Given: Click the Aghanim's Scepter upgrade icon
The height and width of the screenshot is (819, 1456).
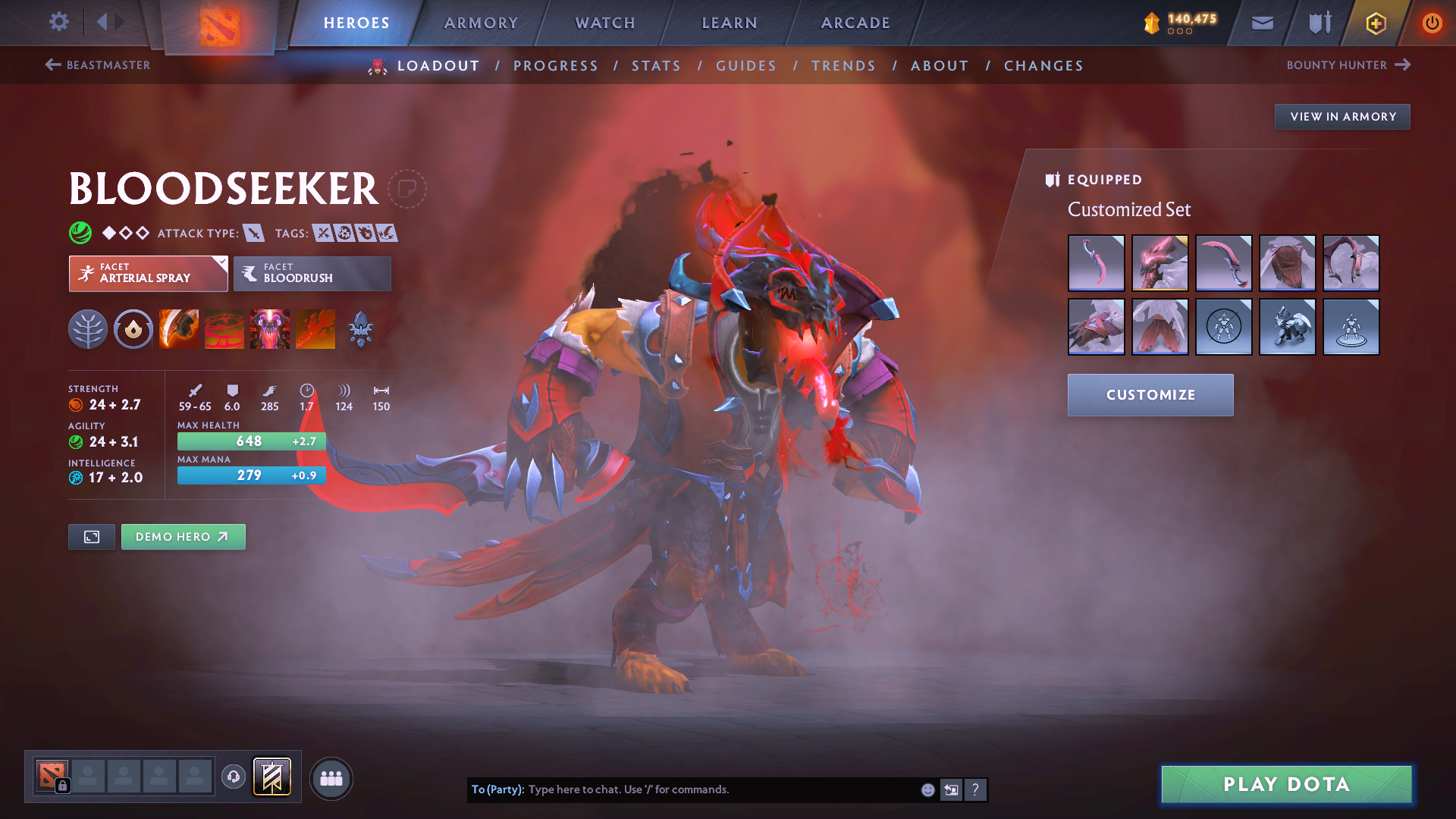Looking at the screenshot, I should click(360, 328).
